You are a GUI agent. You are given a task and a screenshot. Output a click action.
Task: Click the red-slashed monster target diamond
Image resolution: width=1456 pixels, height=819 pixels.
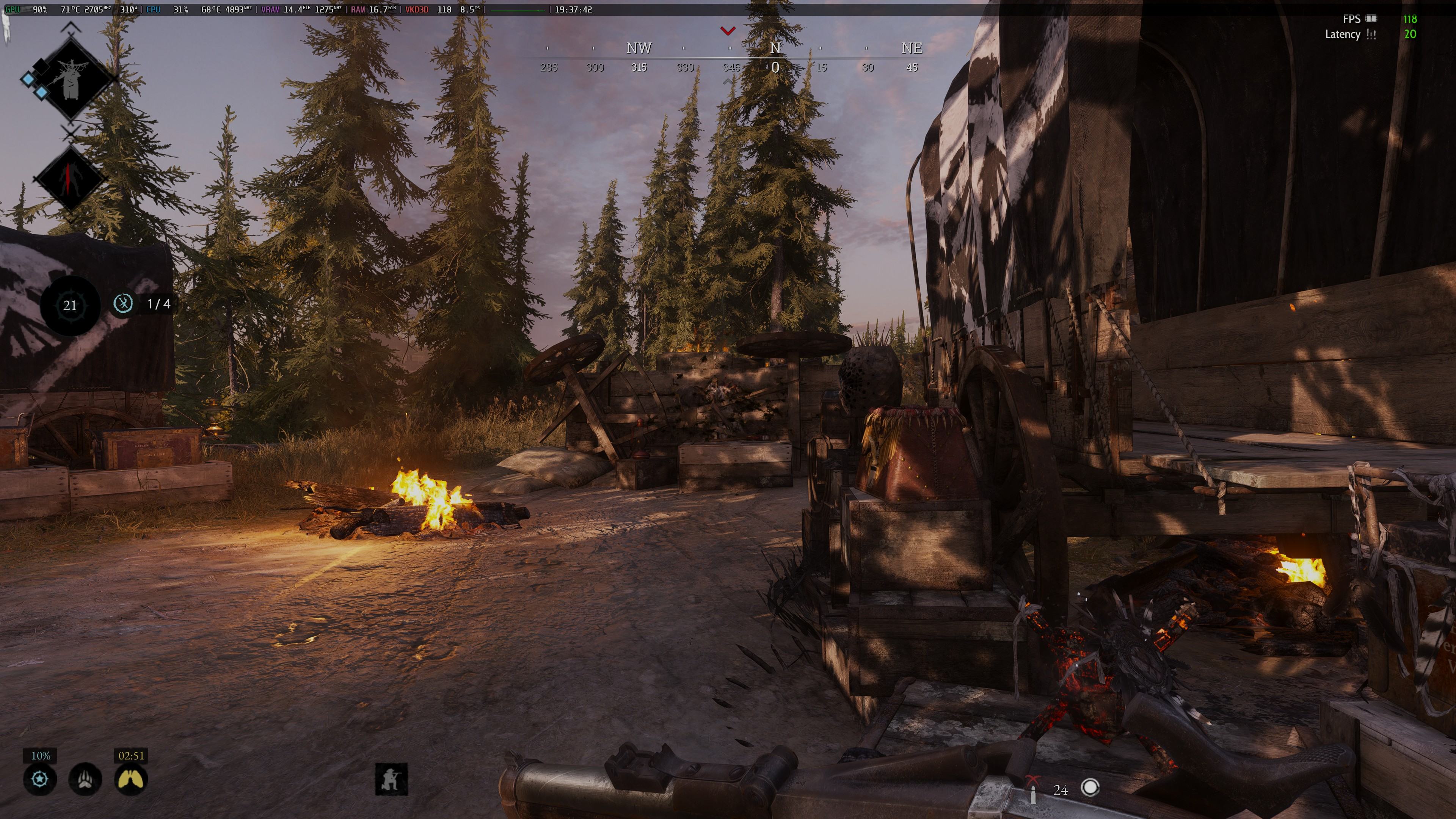[70, 178]
